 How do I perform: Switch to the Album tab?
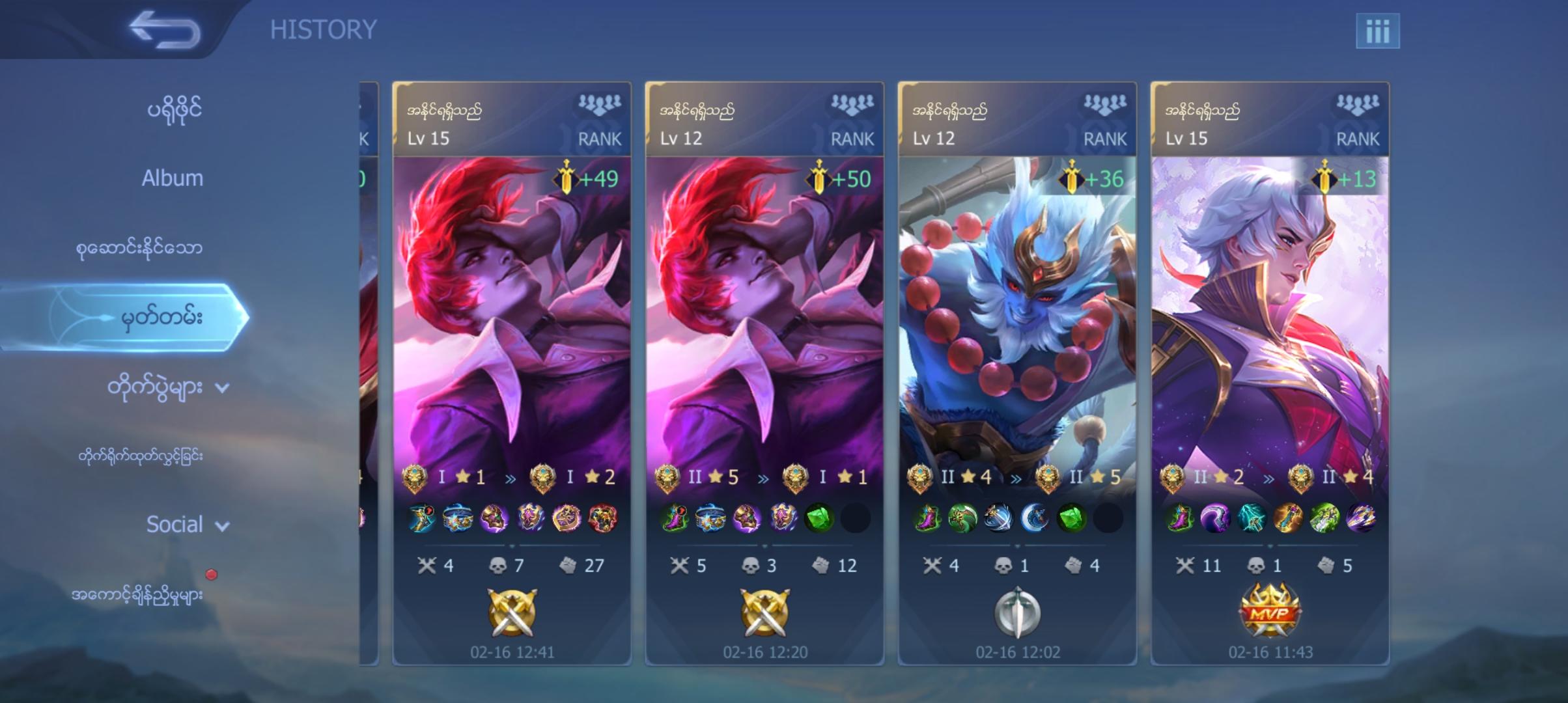pyautogui.click(x=173, y=177)
